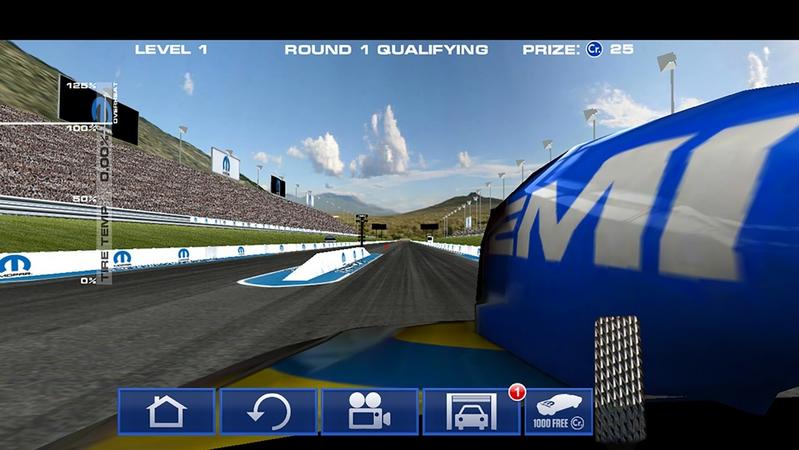The image size is (799, 450).
Task: Open the garage with the notification badge
Action: pyautogui.click(x=471, y=411)
